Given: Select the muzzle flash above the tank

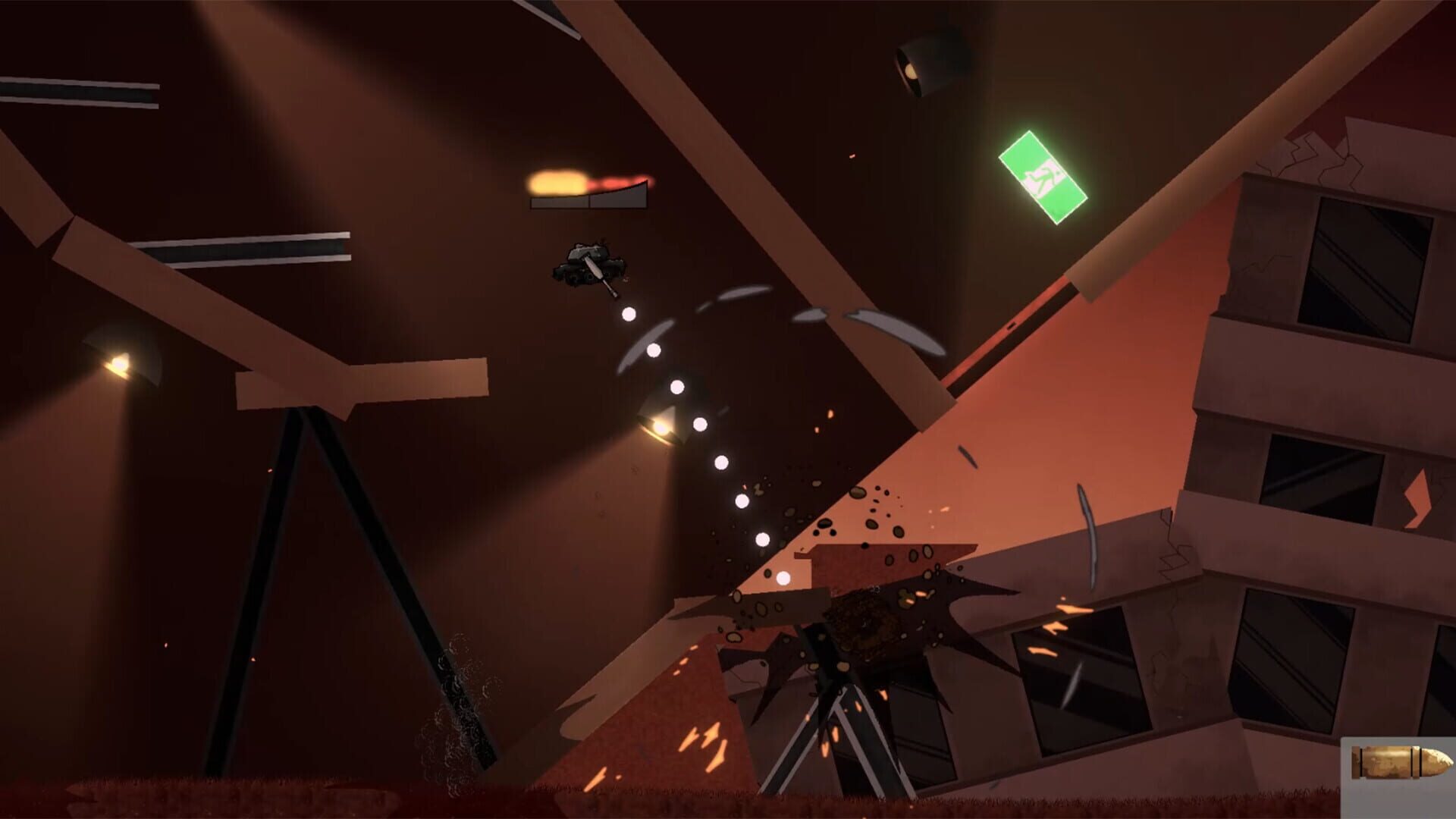Looking at the screenshot, I should 557,182.
